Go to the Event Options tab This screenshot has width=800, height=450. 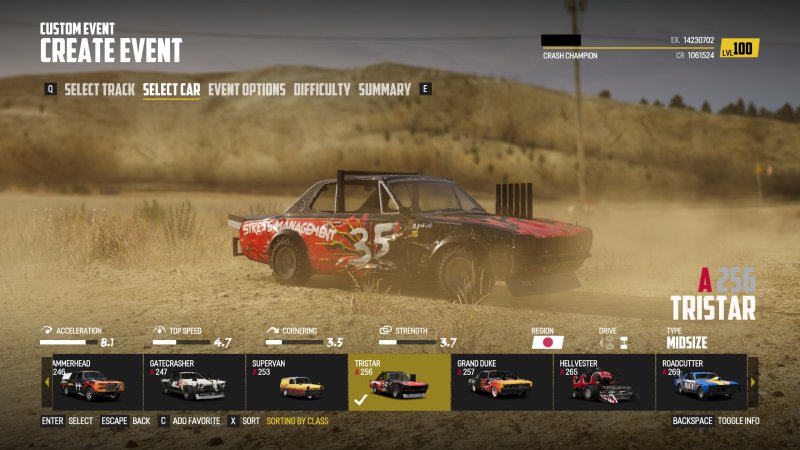click(x=247, y=90)
